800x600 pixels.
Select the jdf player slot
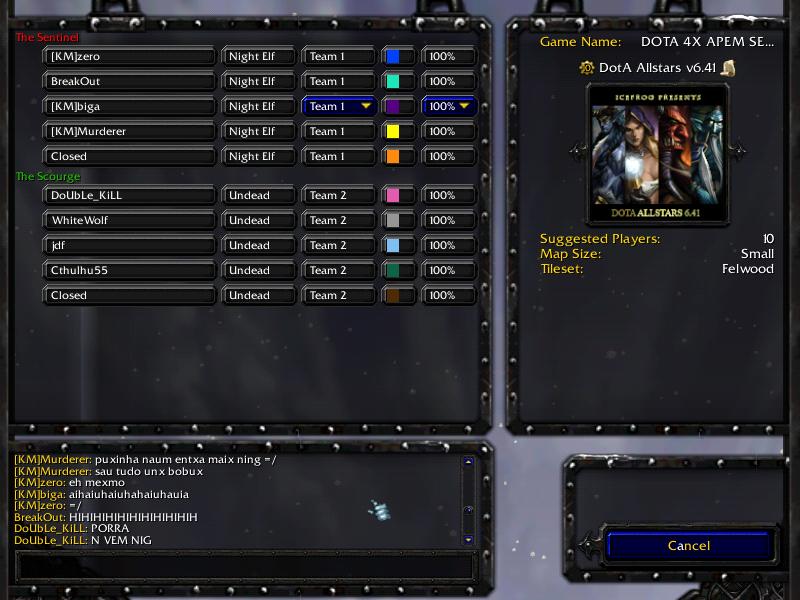pos(130,245)
